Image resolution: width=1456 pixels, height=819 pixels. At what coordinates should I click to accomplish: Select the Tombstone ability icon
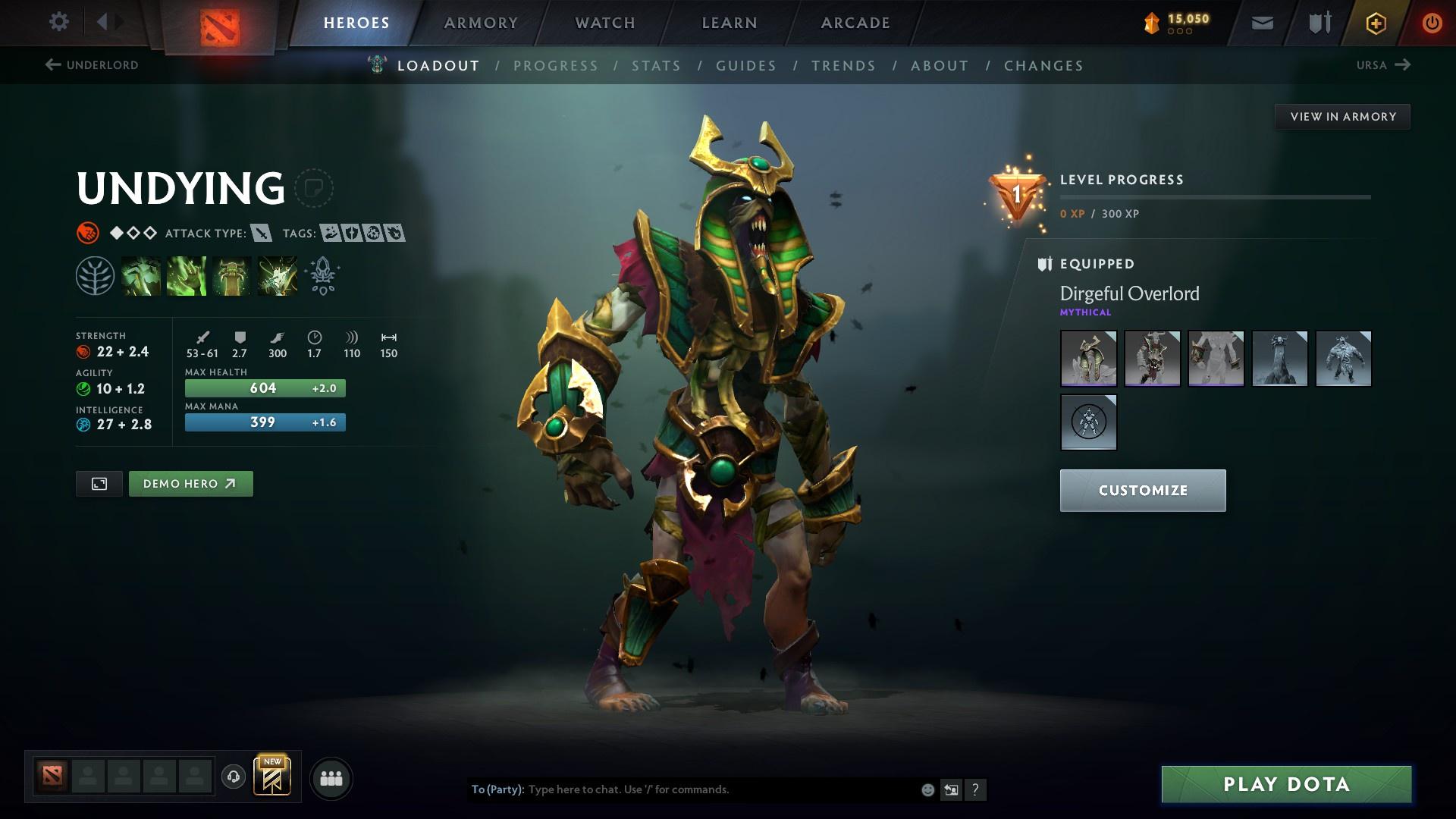(x=232, y=275)
